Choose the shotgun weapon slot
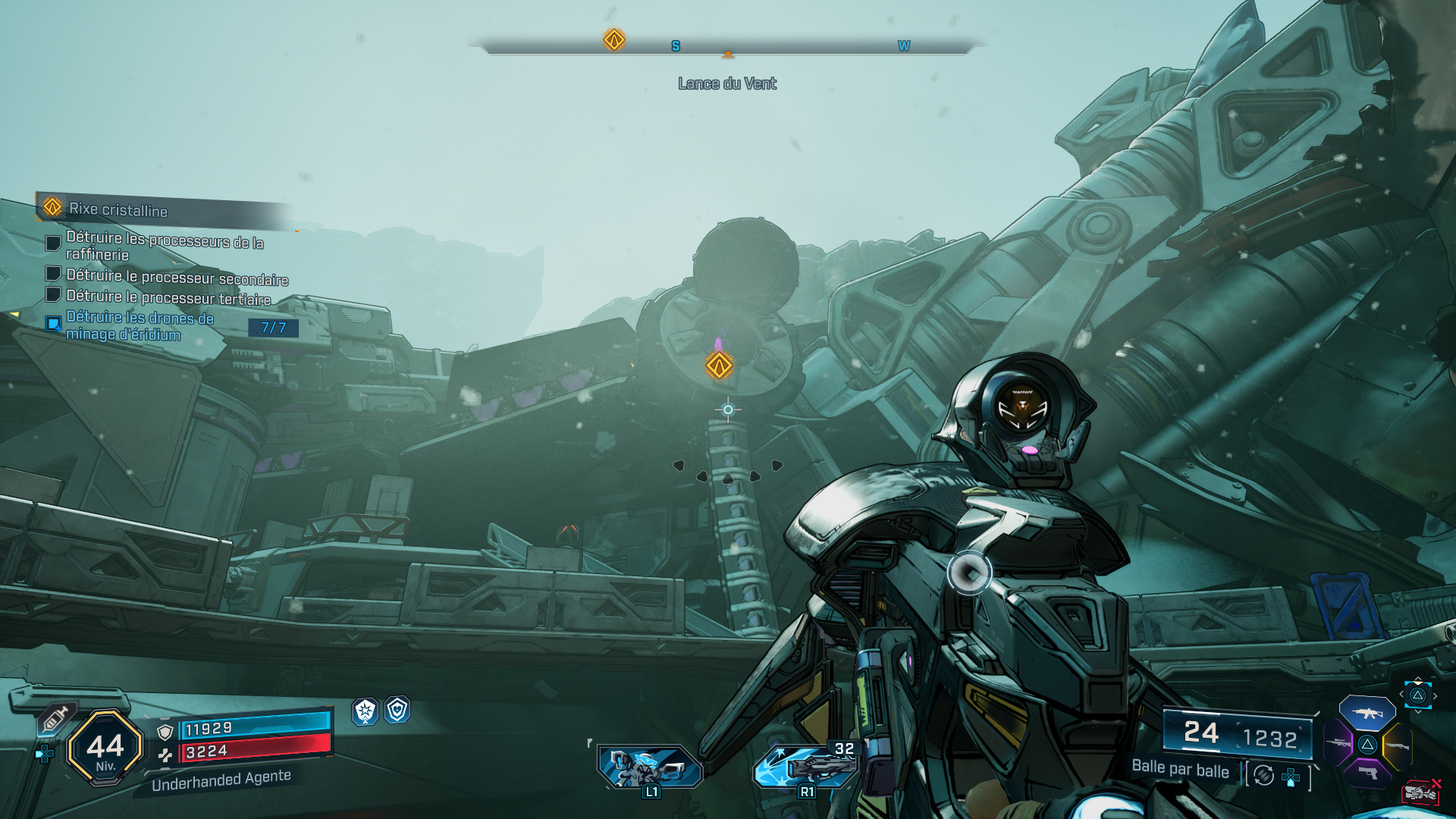 [x=1398, y=746]
